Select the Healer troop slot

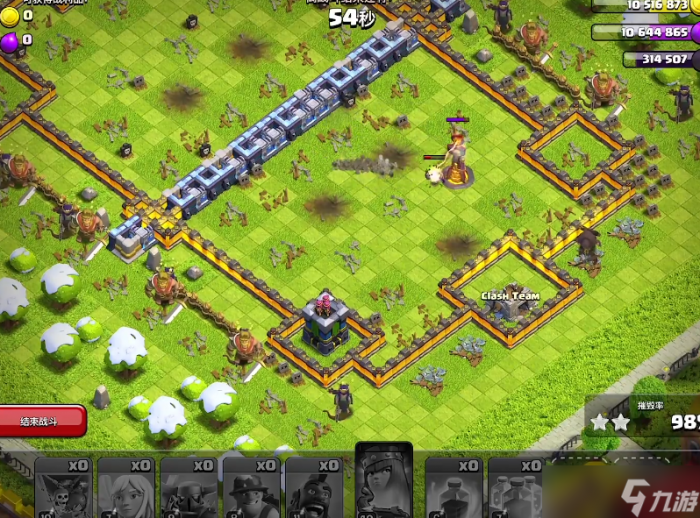[x=127, y=490]
